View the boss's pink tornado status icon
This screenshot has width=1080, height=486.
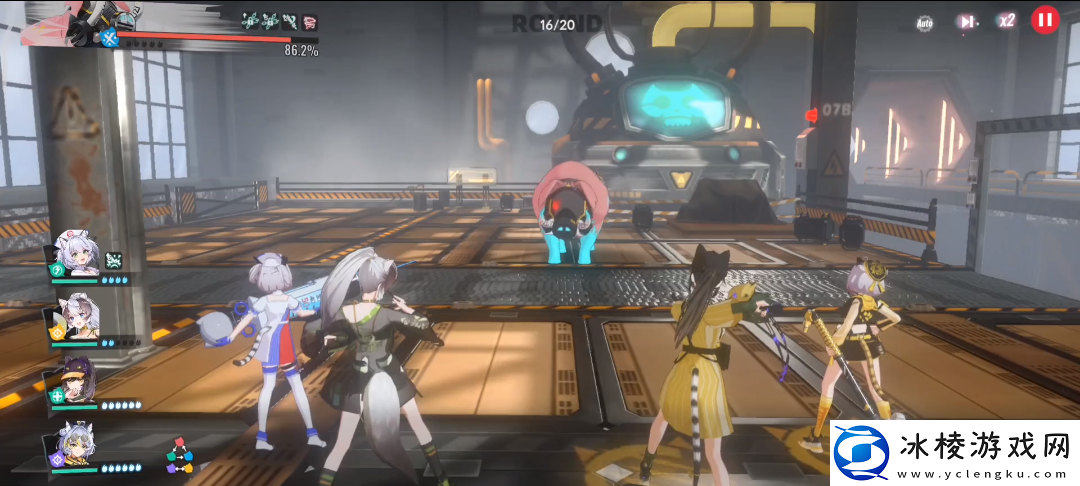pyautogui.click(x=308, y=21)
